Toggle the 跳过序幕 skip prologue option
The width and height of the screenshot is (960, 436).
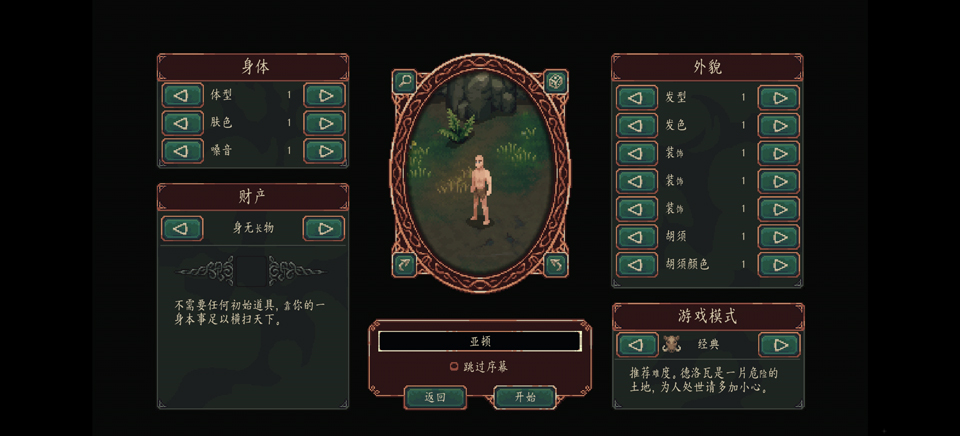pyautogui.click(x=455, y=367)
